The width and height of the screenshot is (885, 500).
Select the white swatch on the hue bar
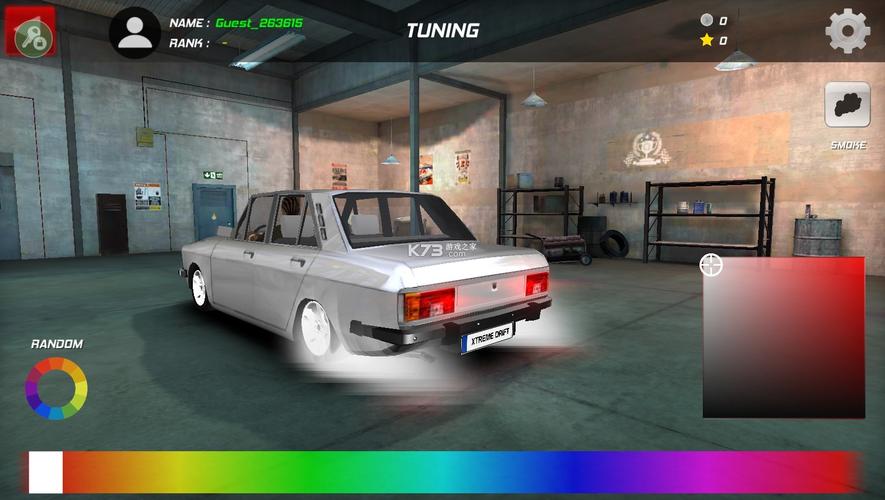click(46, 472)
